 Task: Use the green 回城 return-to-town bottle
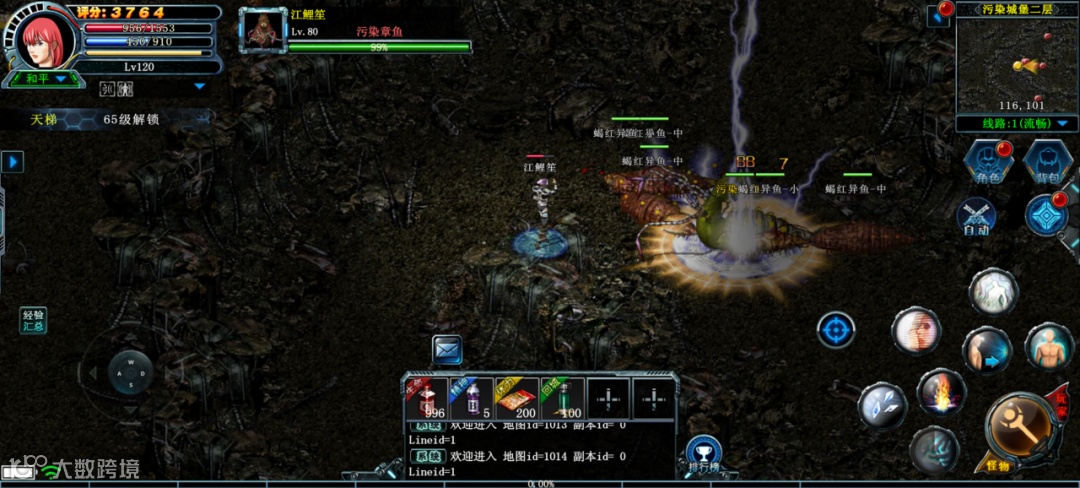click(x=562, y=399)
